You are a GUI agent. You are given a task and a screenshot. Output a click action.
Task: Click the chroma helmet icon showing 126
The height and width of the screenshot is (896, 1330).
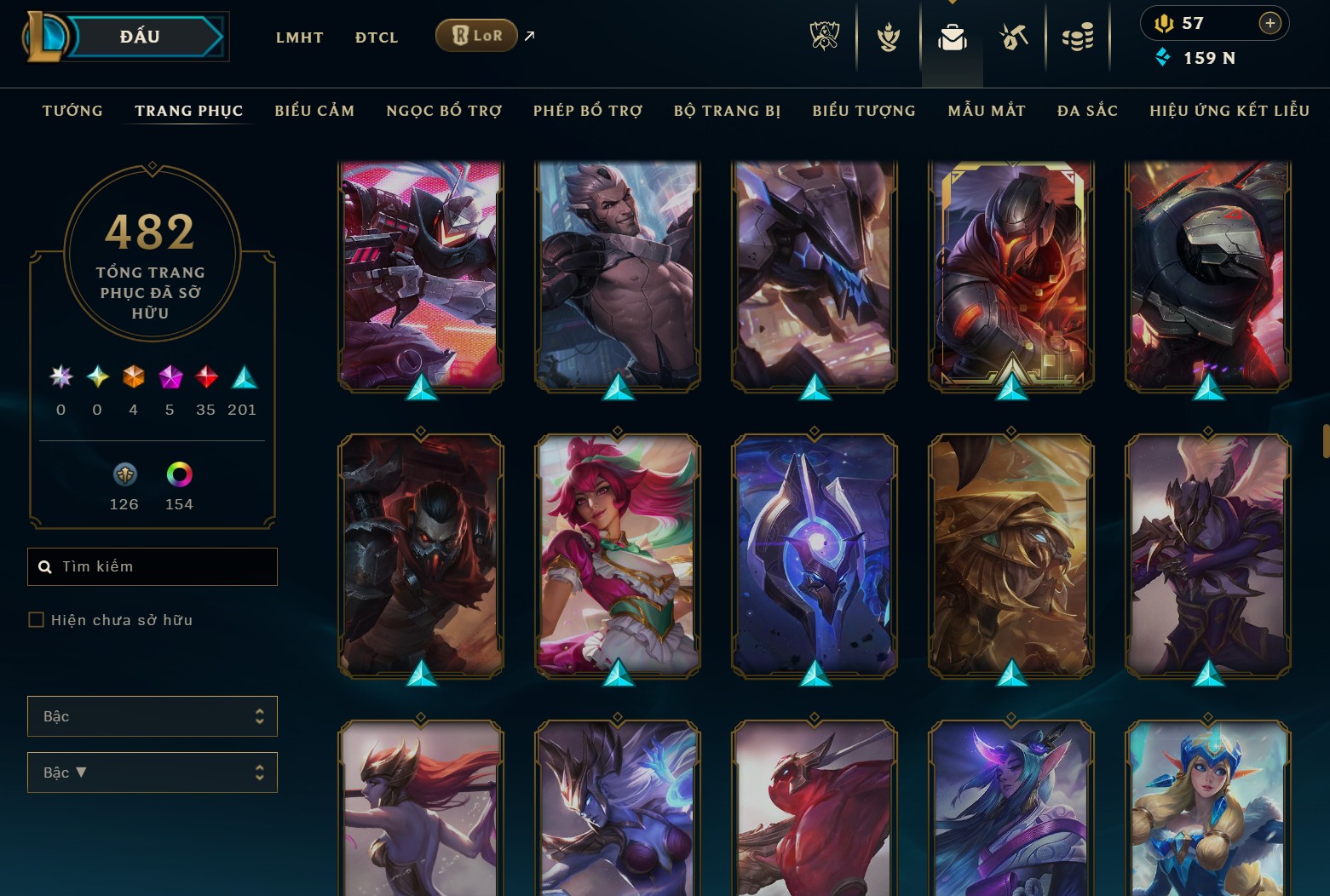coord(124,474)
